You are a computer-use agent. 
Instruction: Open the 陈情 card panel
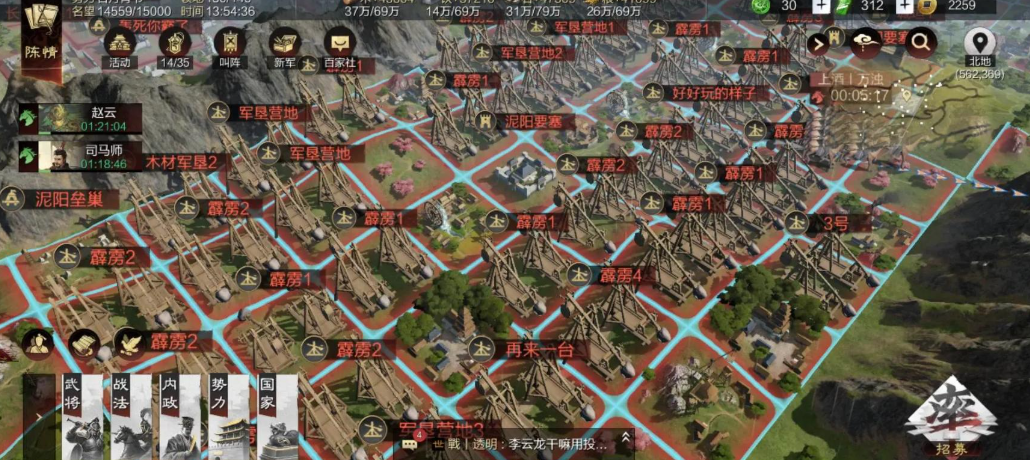point(41,38)
